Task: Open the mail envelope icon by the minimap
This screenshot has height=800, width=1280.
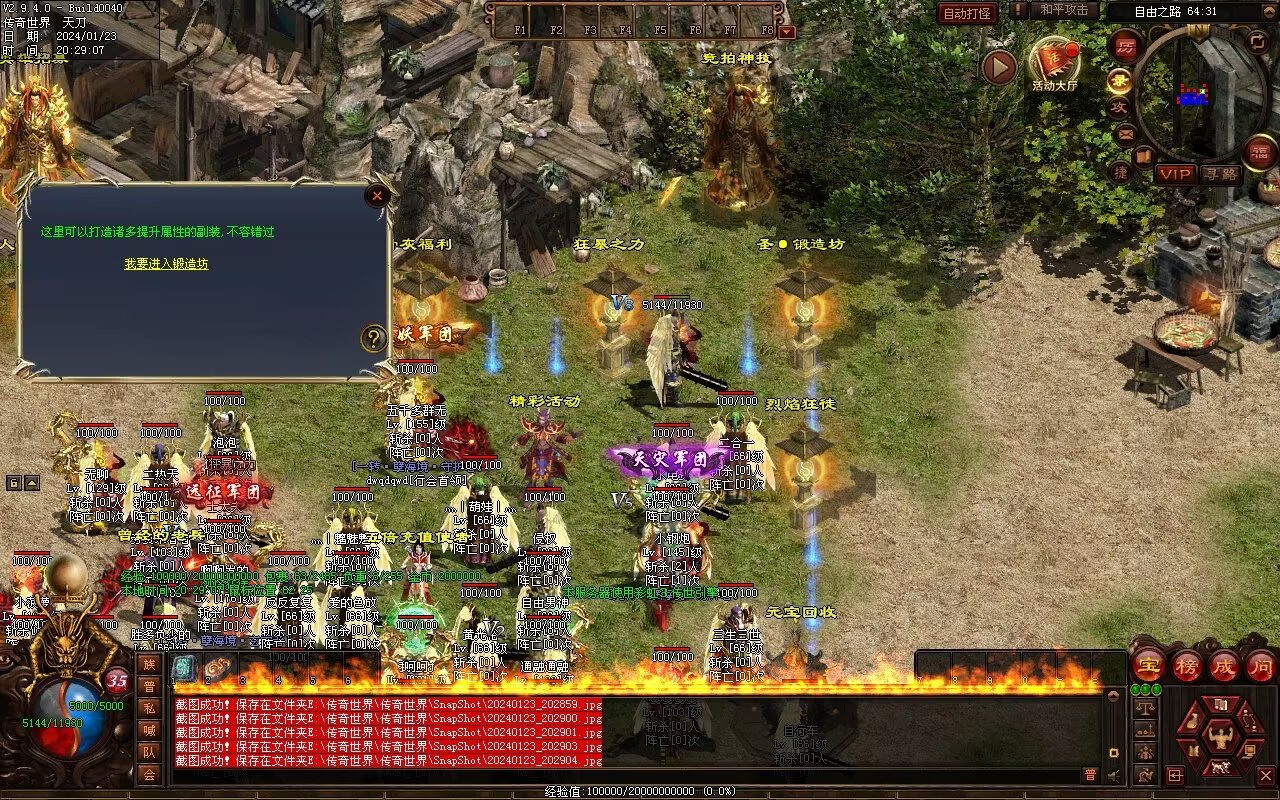Action: 1125,133
